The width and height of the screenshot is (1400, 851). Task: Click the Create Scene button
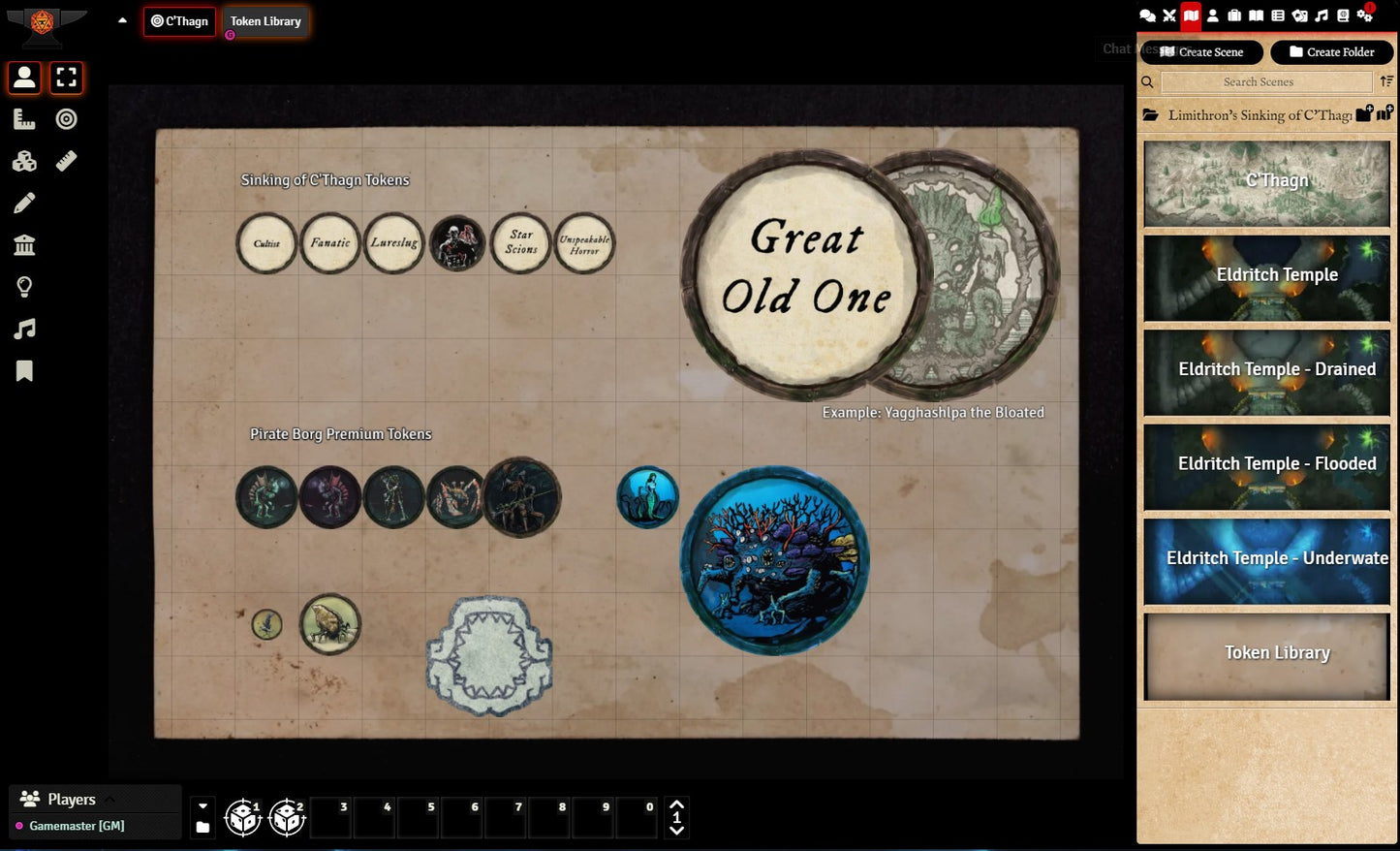tap(1201, 52)
